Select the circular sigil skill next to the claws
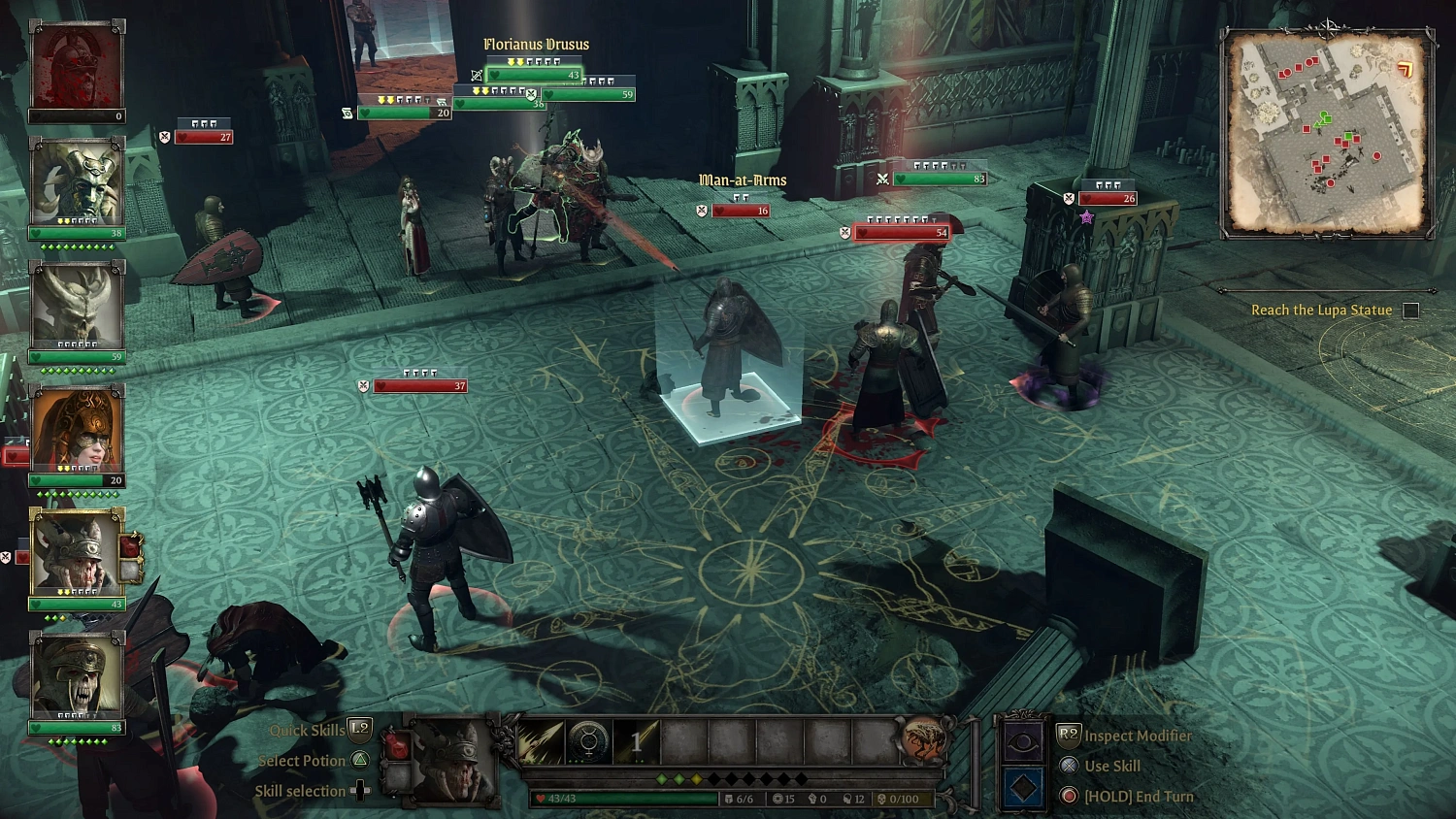 click(586, 743)
